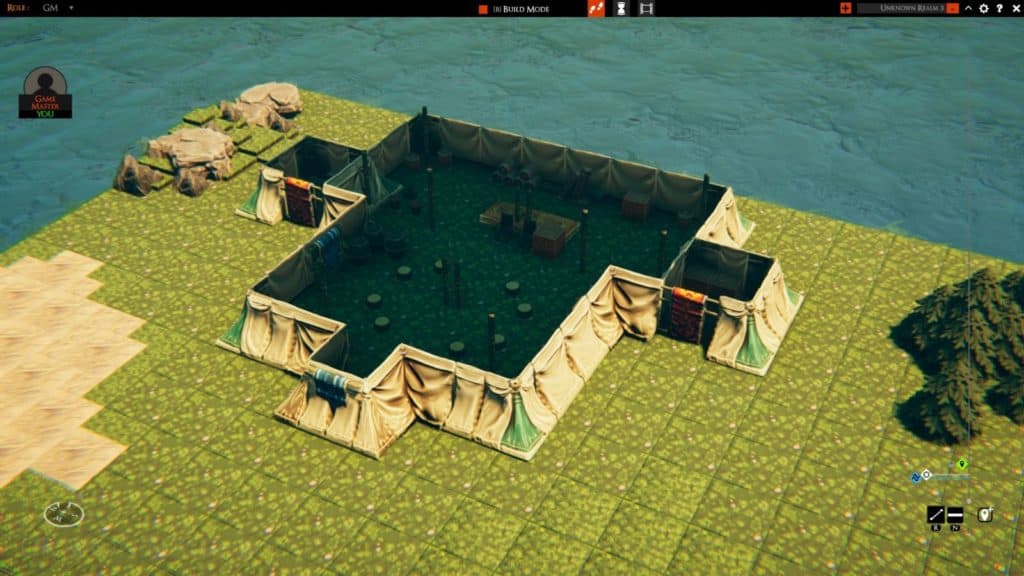Select the highlighted orange mode icon

(596, 9)
